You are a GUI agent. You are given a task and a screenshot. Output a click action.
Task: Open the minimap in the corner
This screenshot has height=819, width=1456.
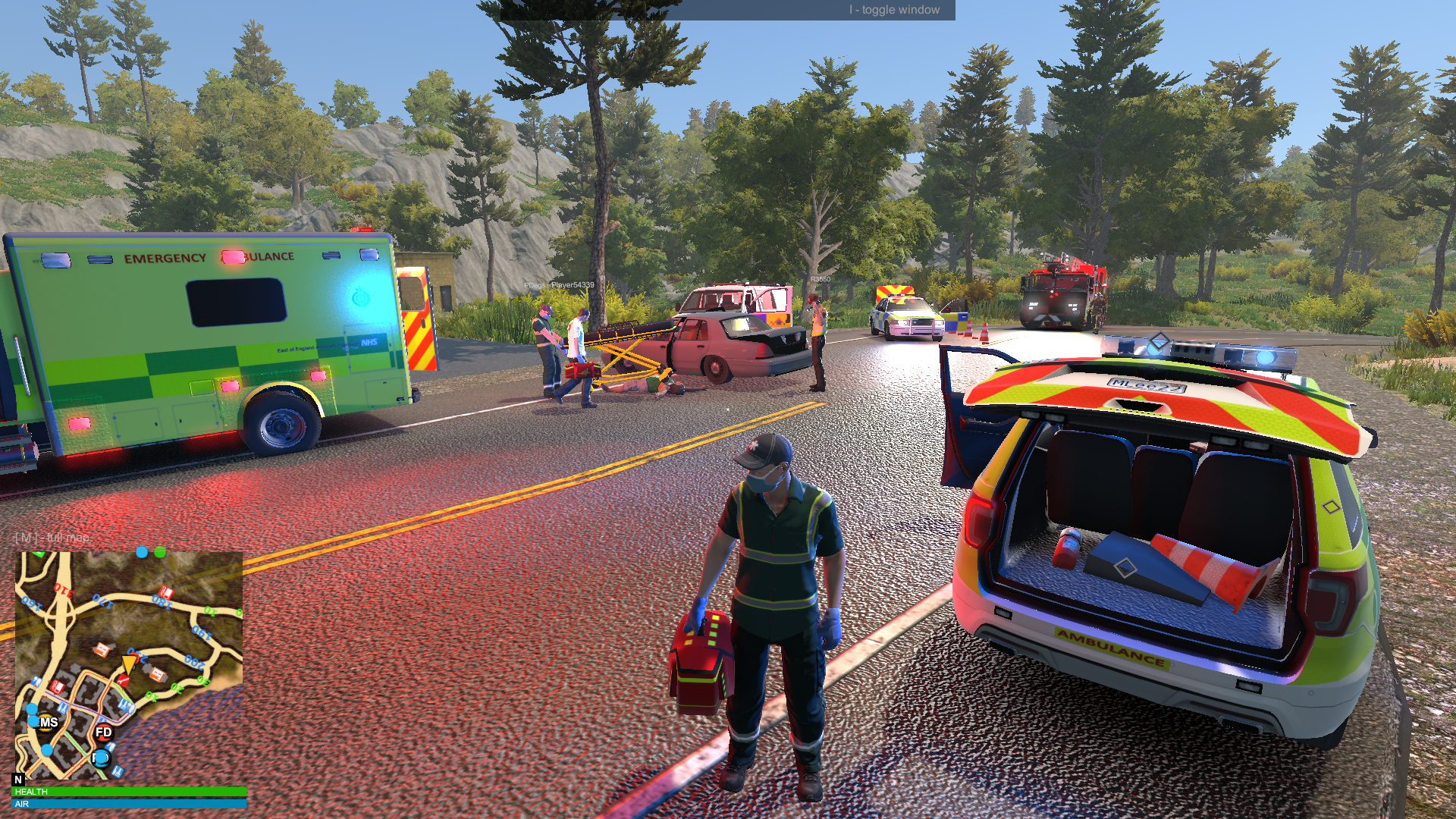129,665
